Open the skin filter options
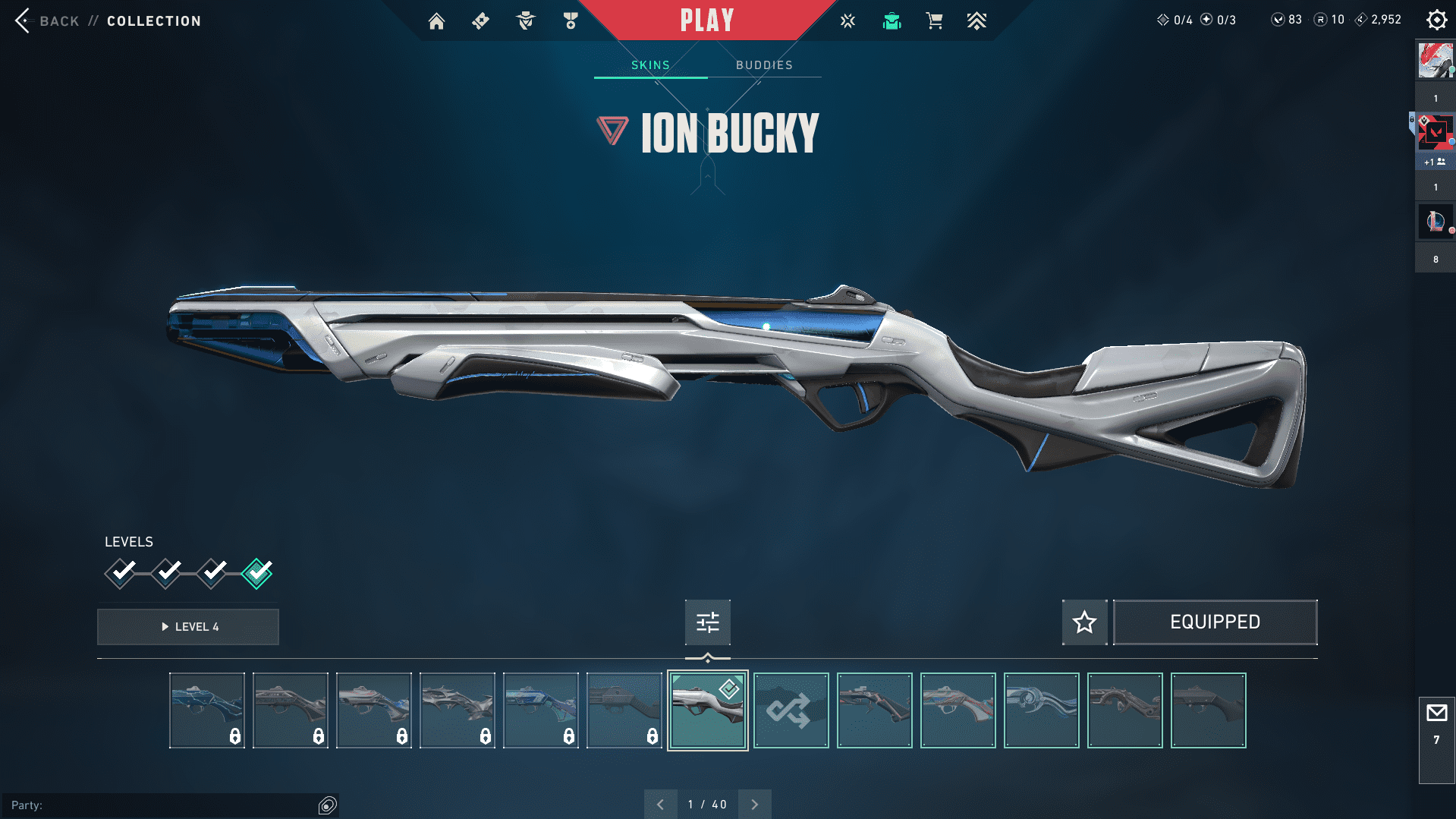 pos(707,622)
